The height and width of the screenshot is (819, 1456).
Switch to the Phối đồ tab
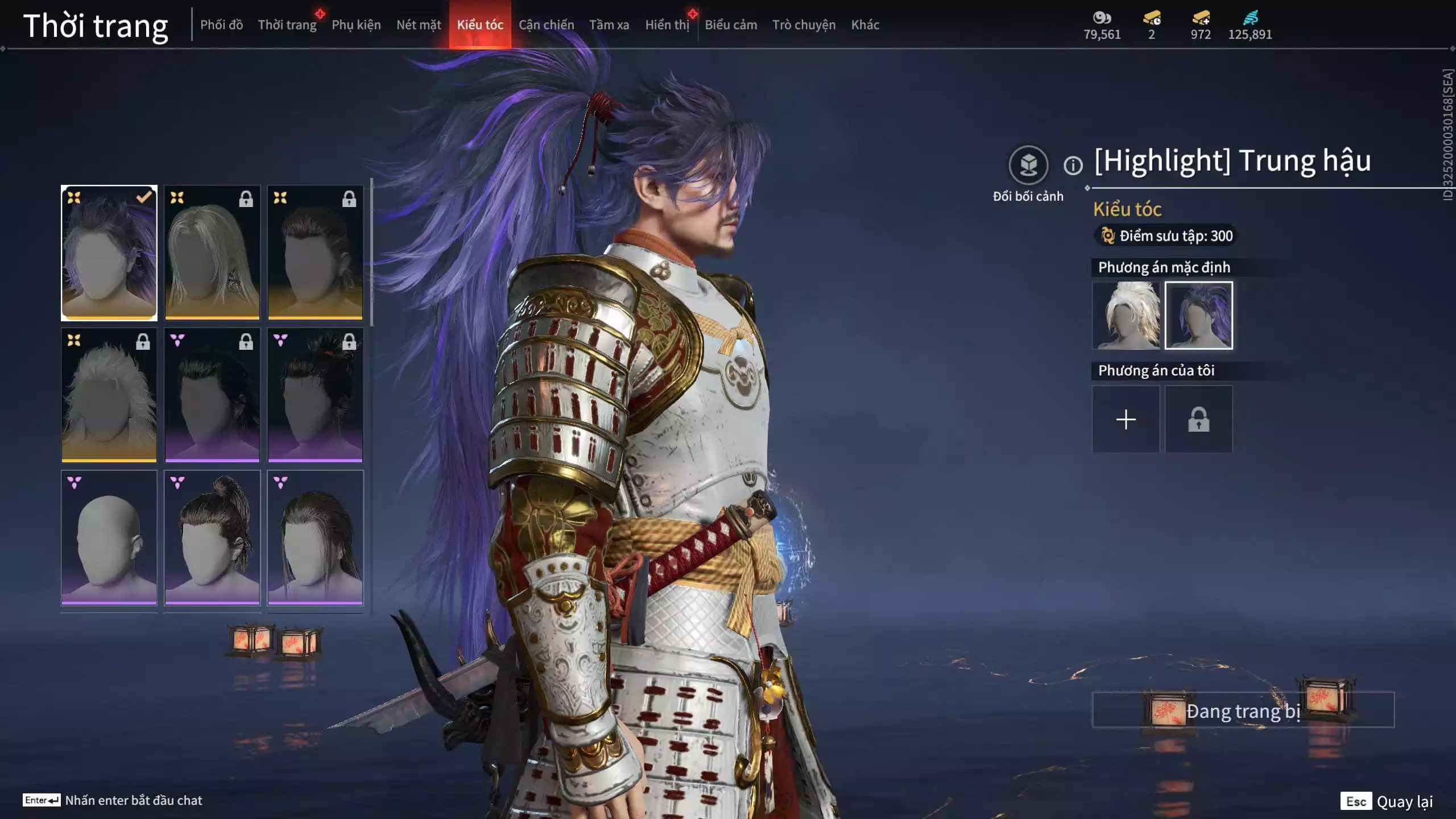(221, 25)
